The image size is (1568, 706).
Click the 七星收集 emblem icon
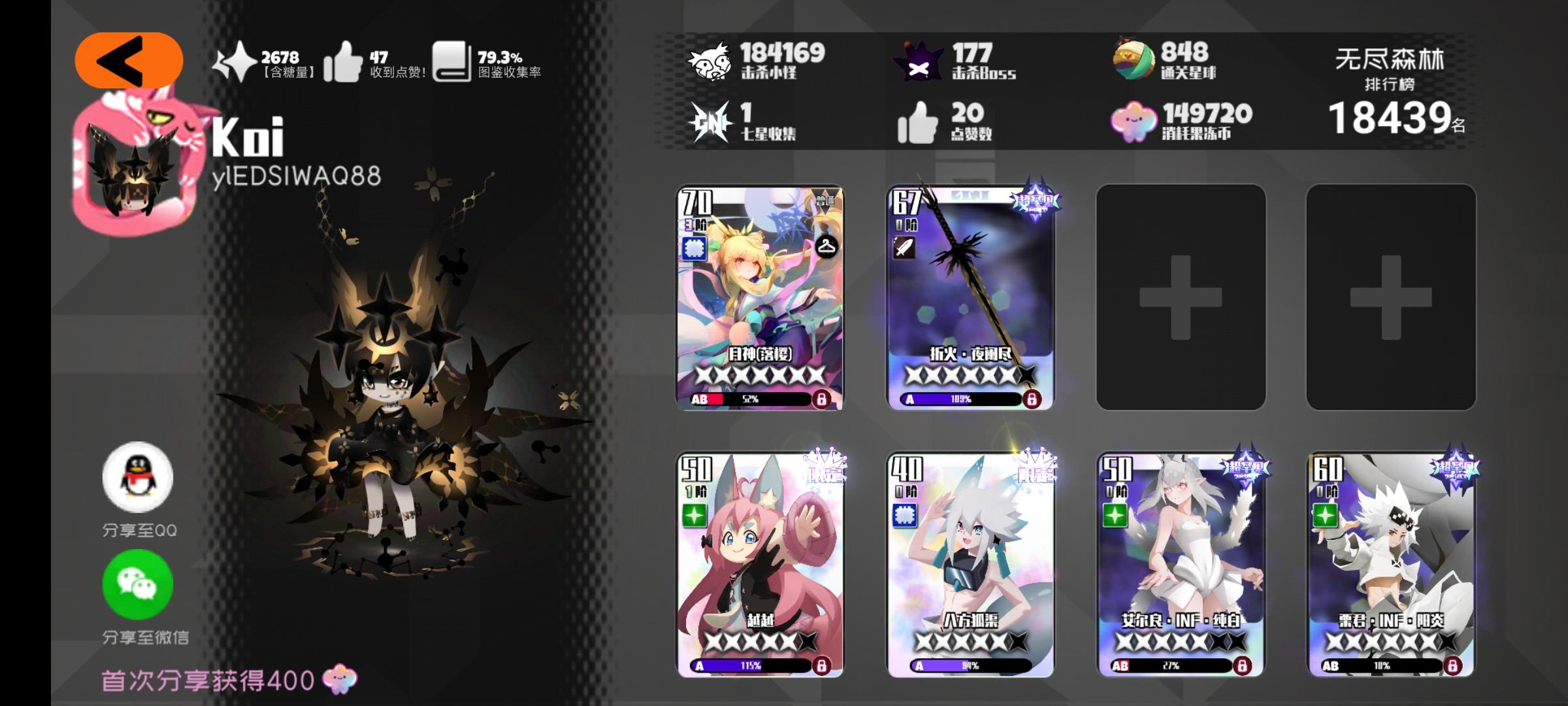pos(710,122)
